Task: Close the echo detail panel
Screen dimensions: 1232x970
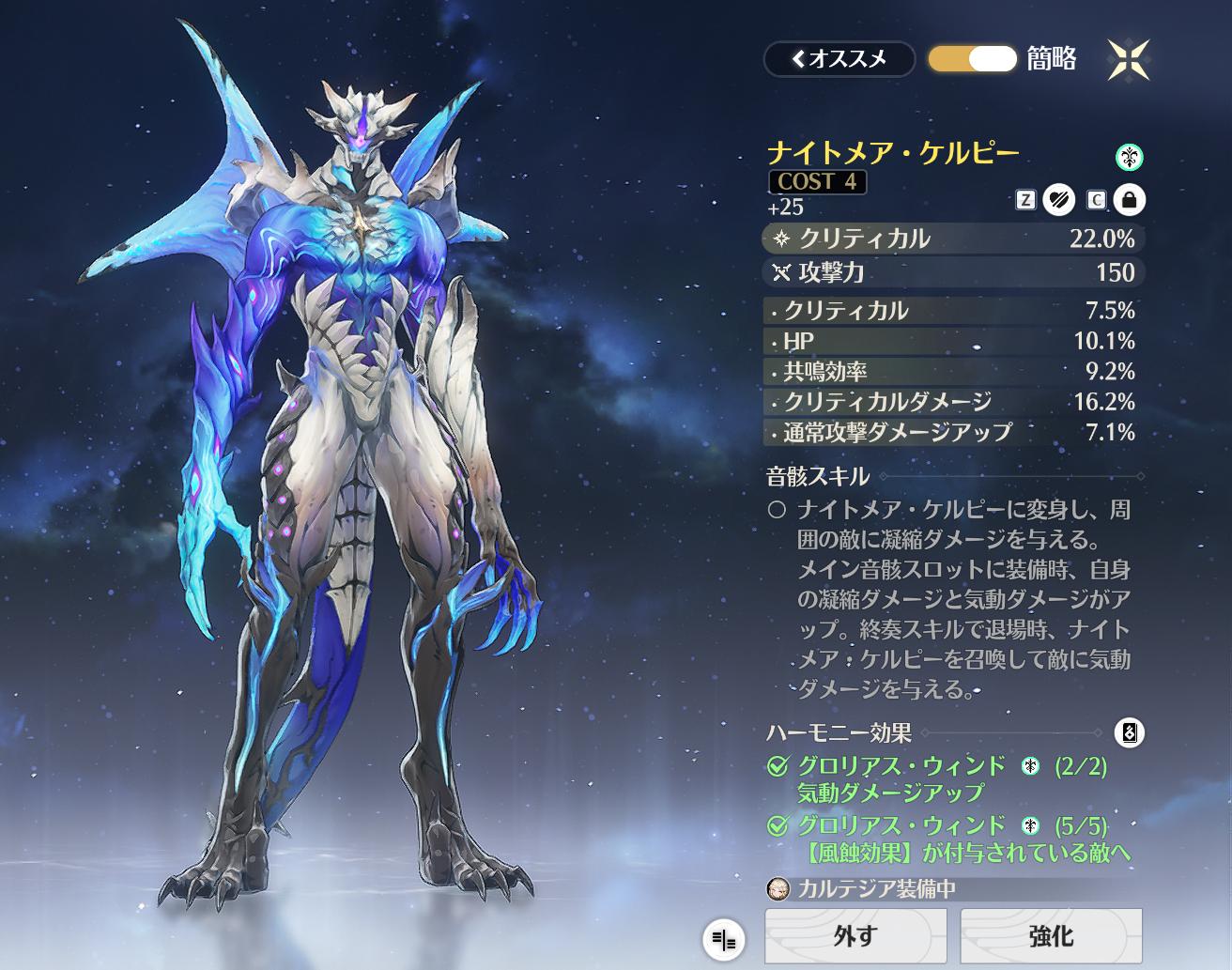Action: pyautogui.click(x=1128, y=60)
